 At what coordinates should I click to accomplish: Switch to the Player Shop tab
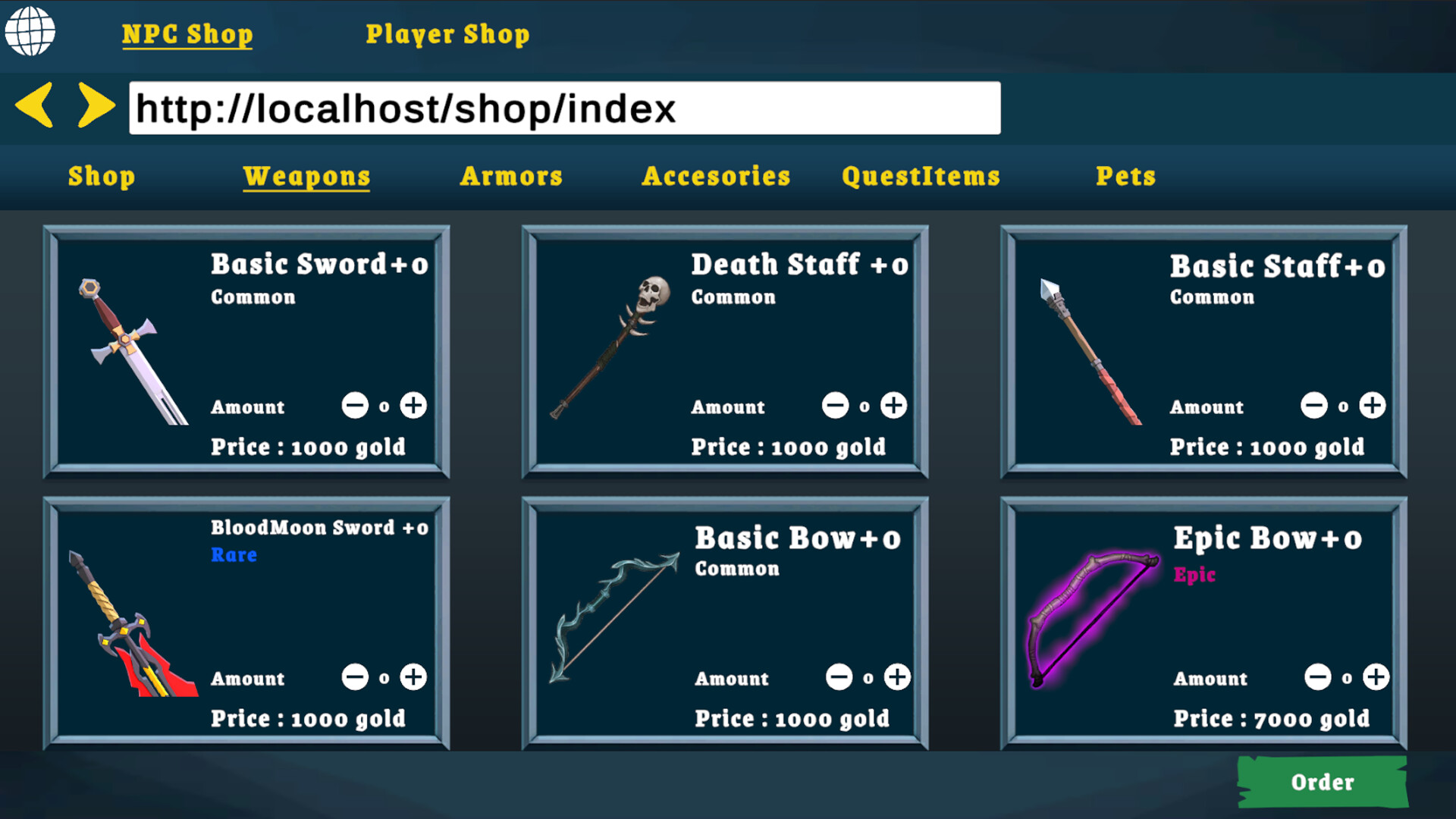448,33
